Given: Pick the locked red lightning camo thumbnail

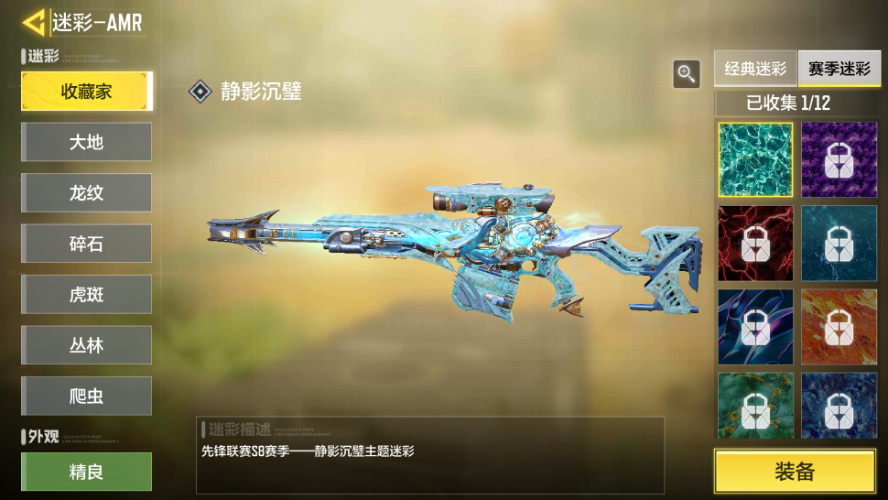Looking at the screenshot, I should pos(755,243).
